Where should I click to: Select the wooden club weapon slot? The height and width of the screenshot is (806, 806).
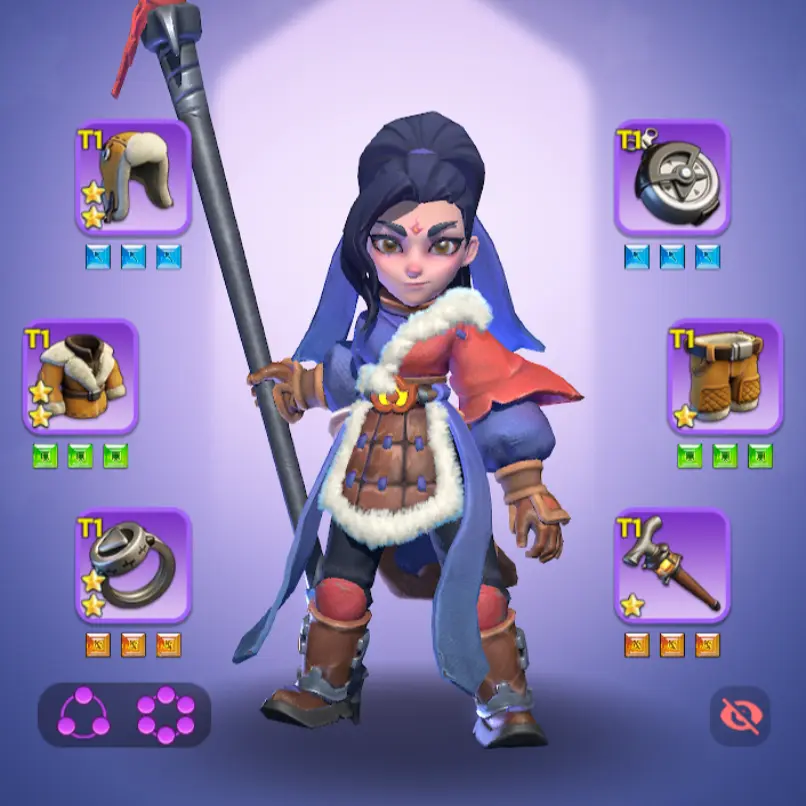(672, 565)
